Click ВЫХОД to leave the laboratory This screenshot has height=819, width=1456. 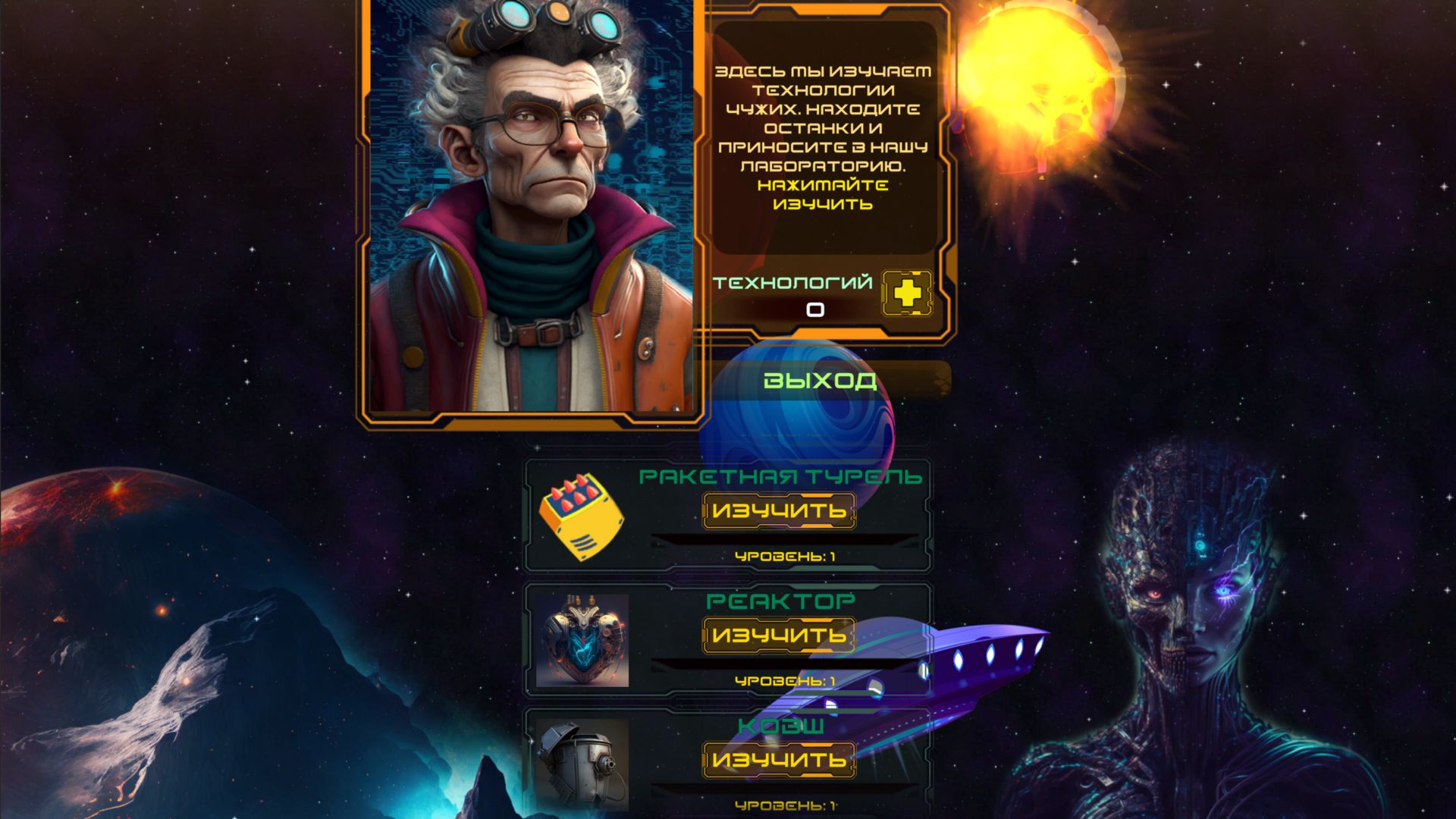coord(821,381)
